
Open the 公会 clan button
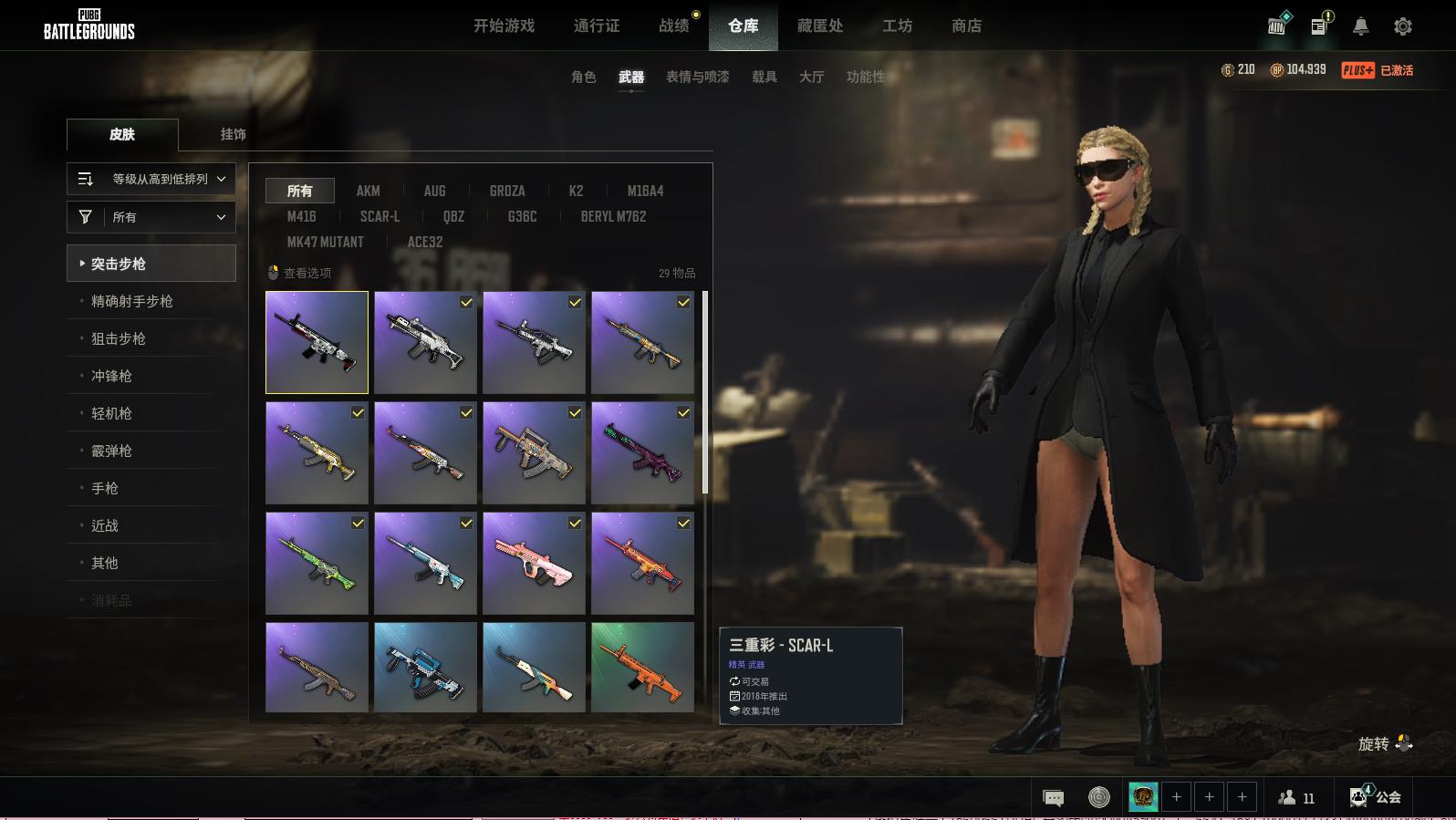(x=1377, y=797)
